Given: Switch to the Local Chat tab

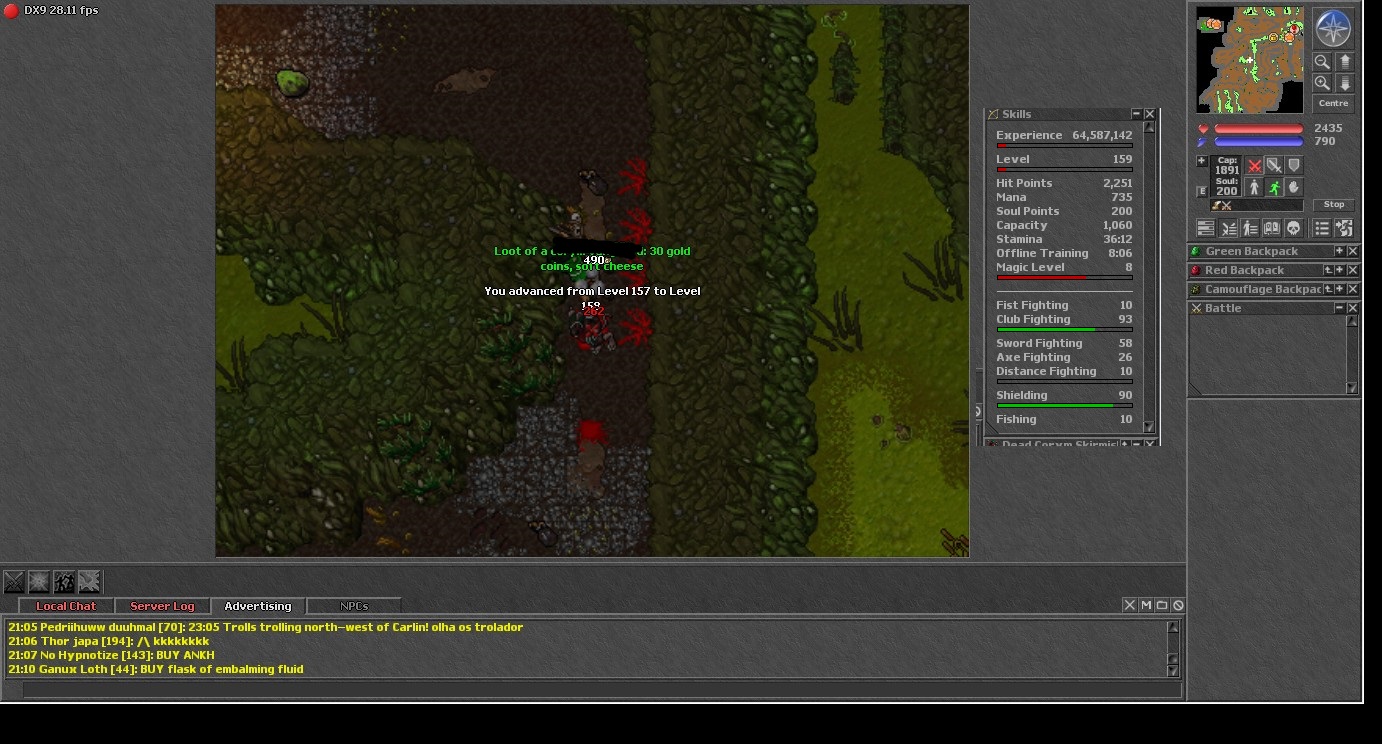Looking at the screenshot, I should pyautogui.click(x=66, y=606).
